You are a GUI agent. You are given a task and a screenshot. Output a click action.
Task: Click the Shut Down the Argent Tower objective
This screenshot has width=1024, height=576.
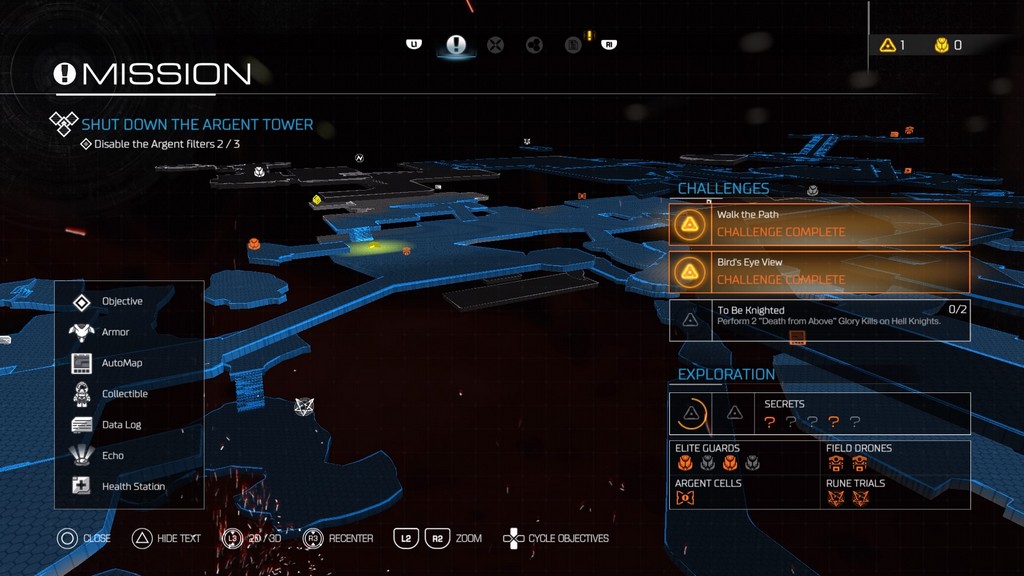197,125
